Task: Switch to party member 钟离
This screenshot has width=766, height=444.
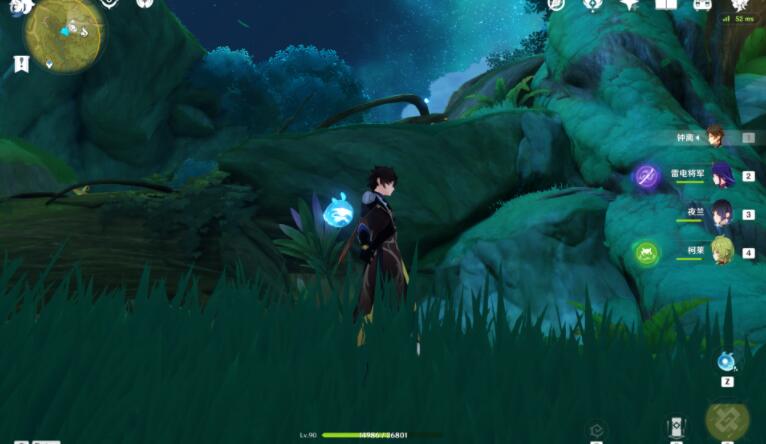Action: pos(714,137)
